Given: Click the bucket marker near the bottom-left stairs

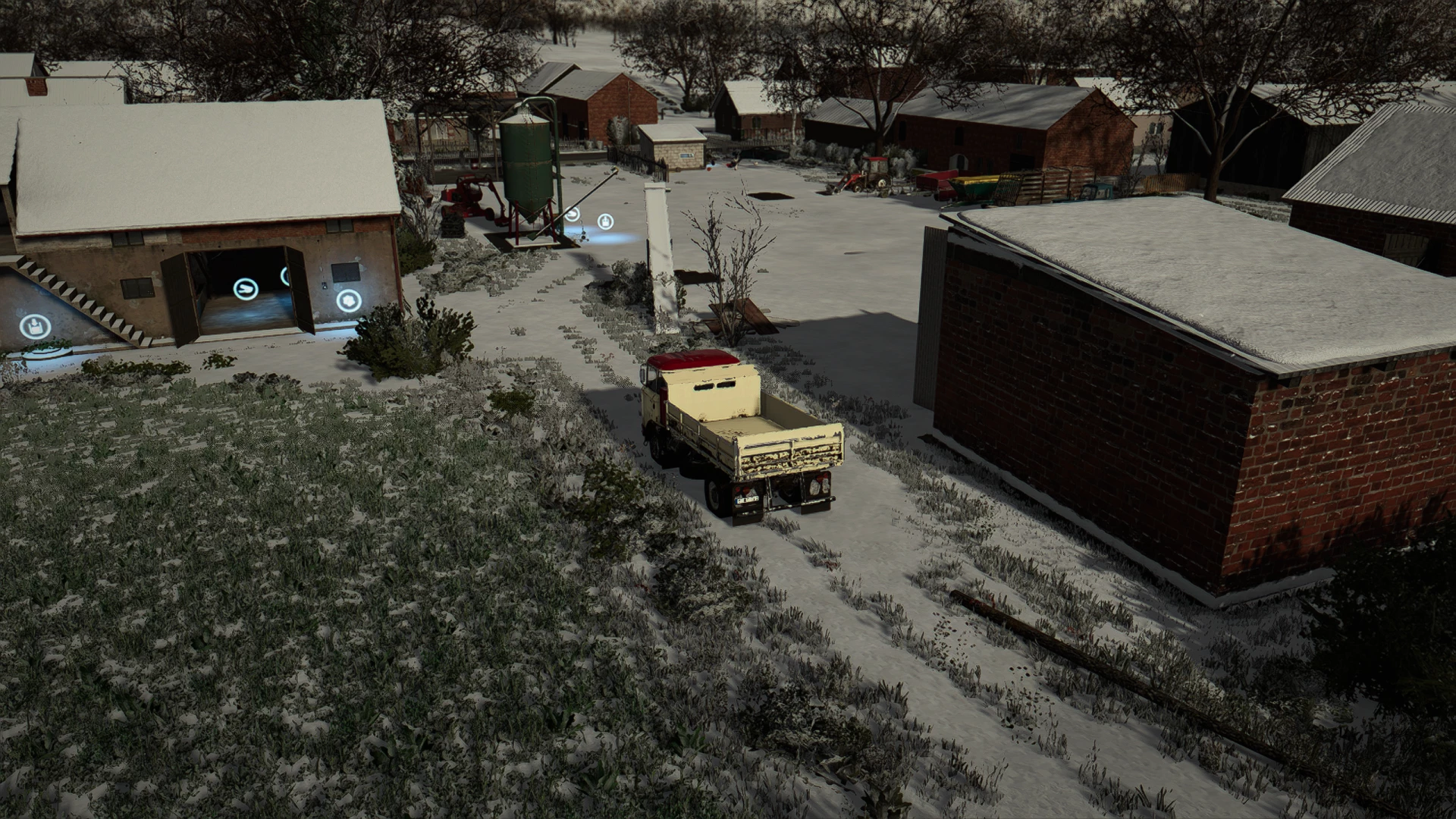Looking at the screenshot, I should click(x=34, y=326).
